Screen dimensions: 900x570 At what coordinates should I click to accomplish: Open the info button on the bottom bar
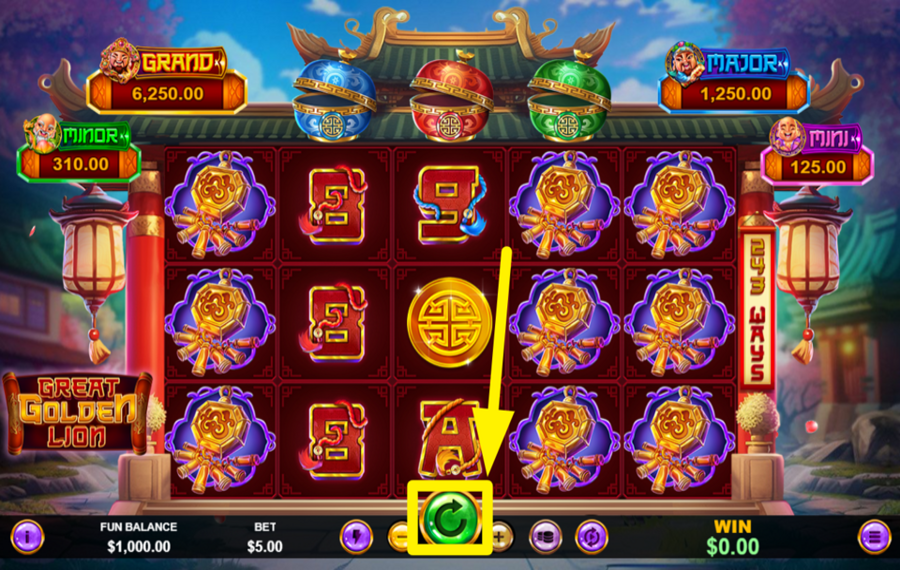(x=27, y=537)
